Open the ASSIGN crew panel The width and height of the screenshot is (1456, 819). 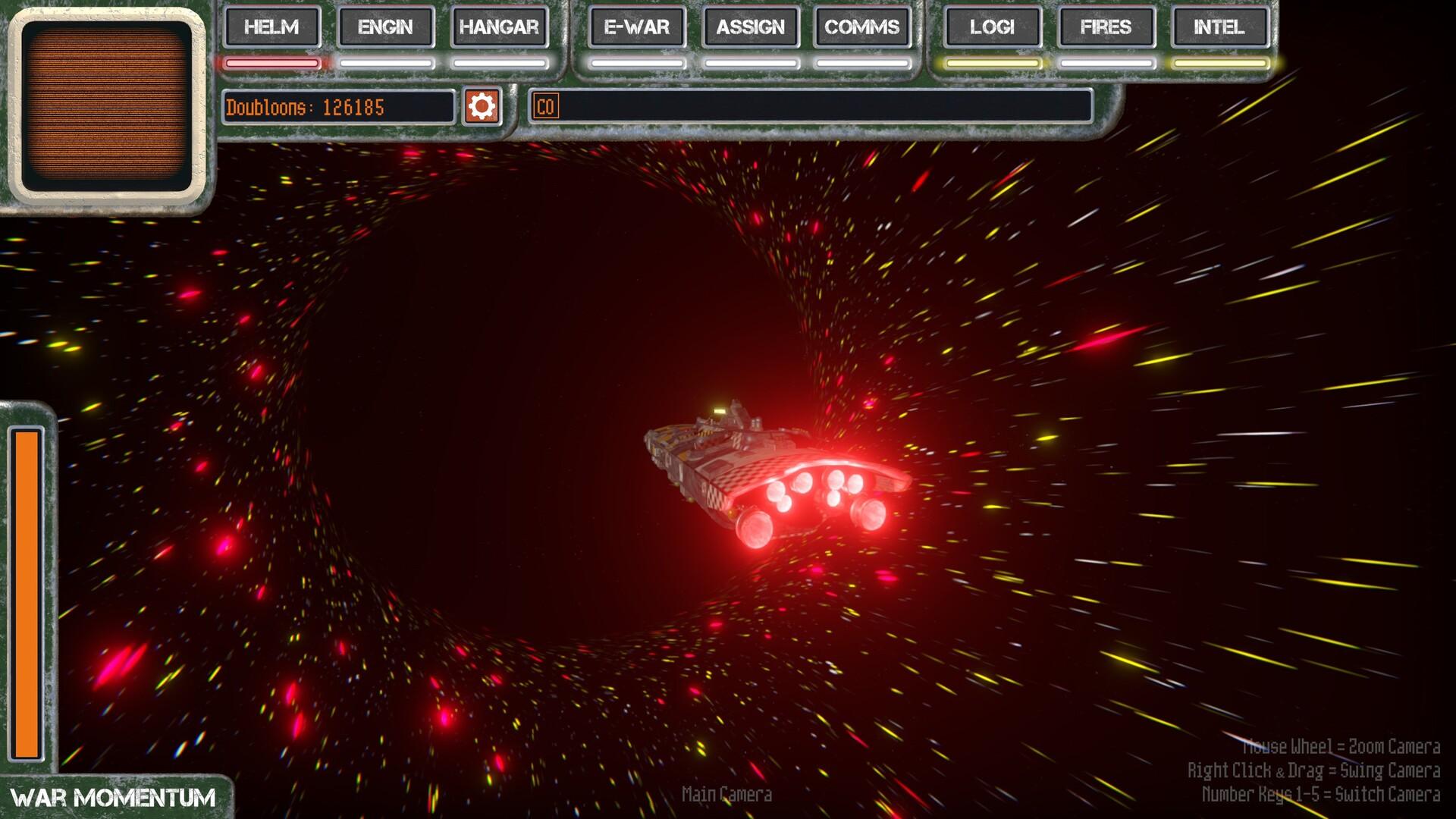(750, 27)
